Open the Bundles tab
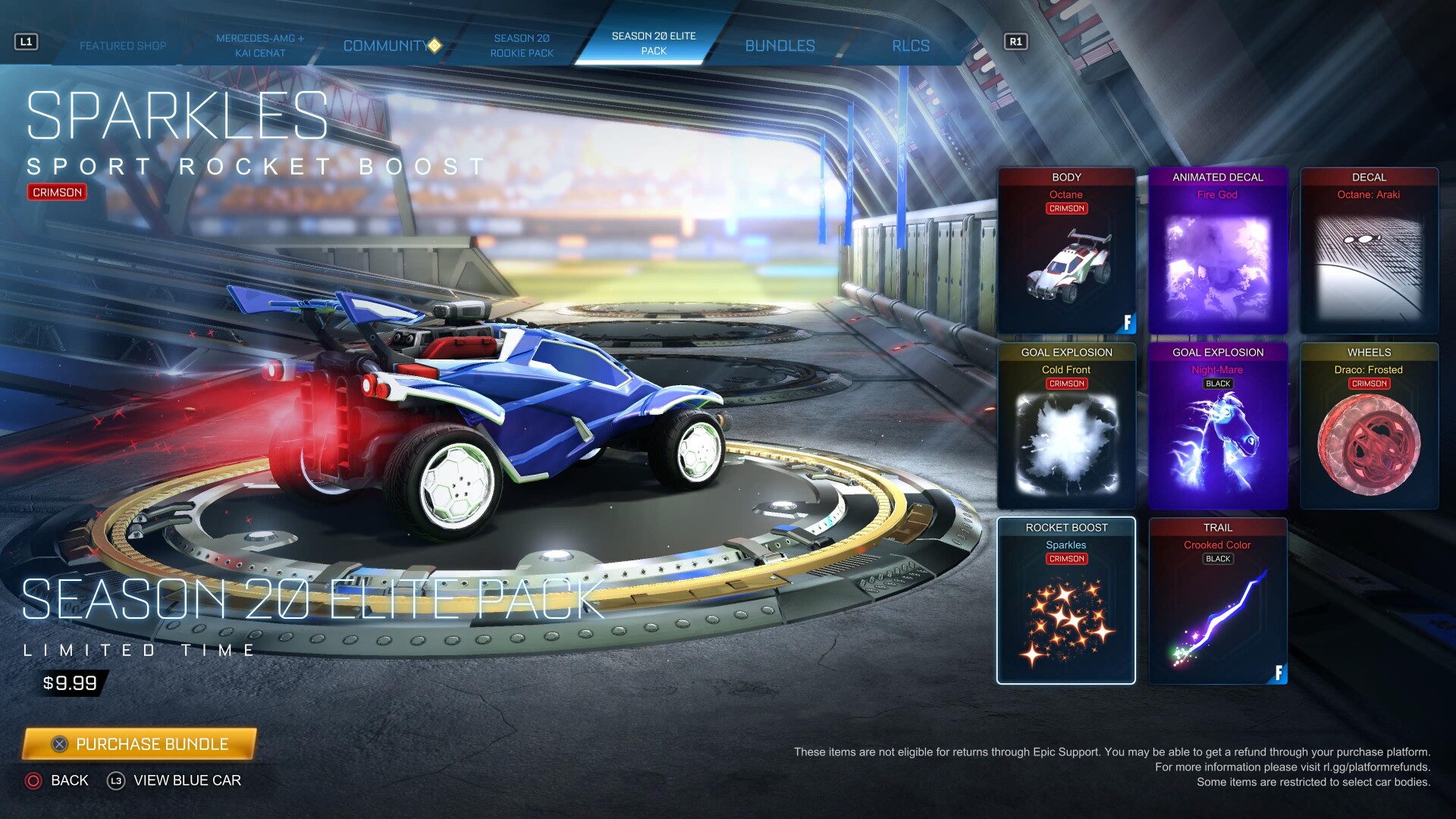This screenshot has width=1456, height=819. [x=780, y=45]
